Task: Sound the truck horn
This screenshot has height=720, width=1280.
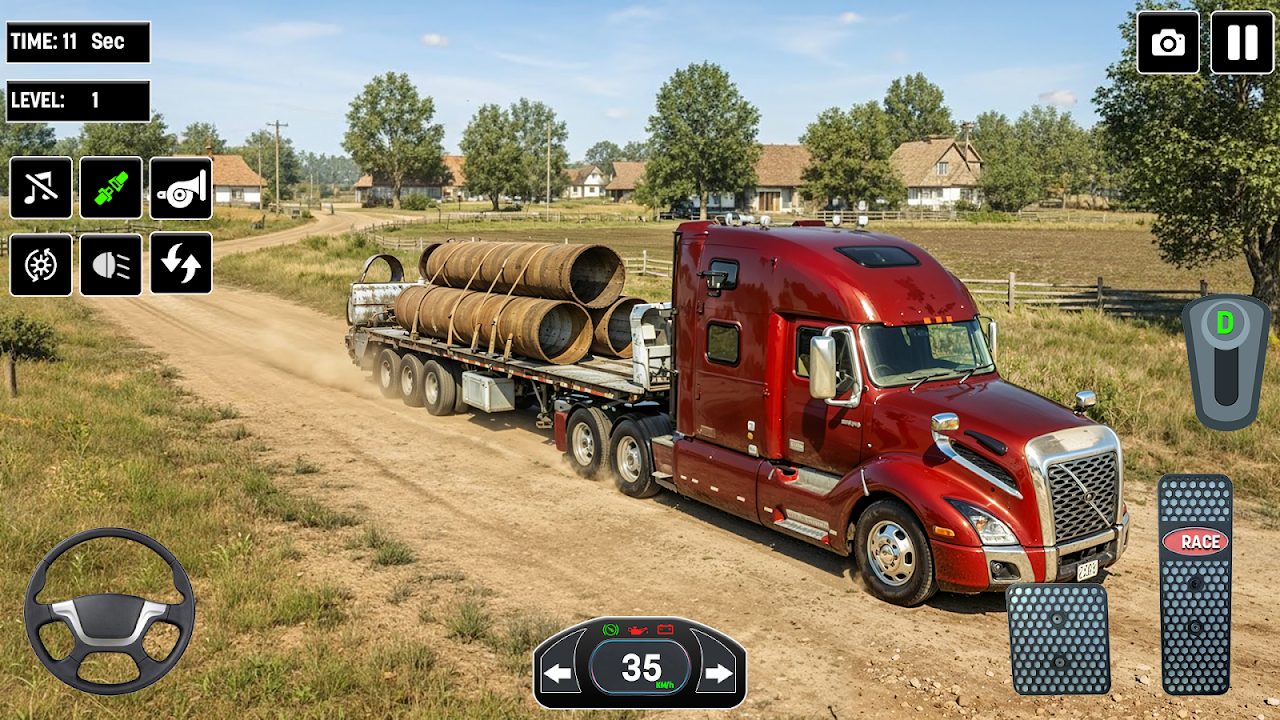Action: point(181,188)
